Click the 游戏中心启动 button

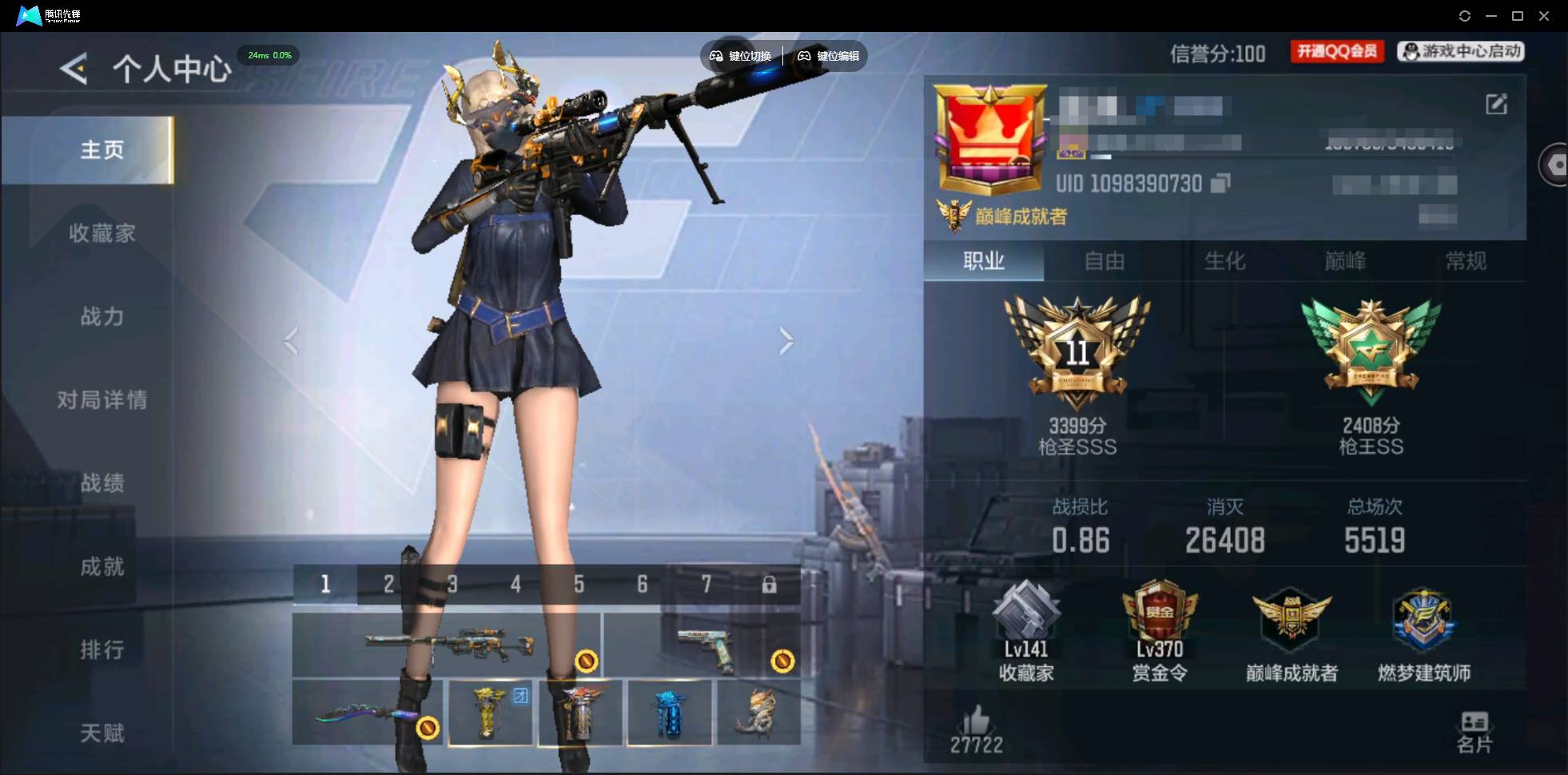[1460, 51]
